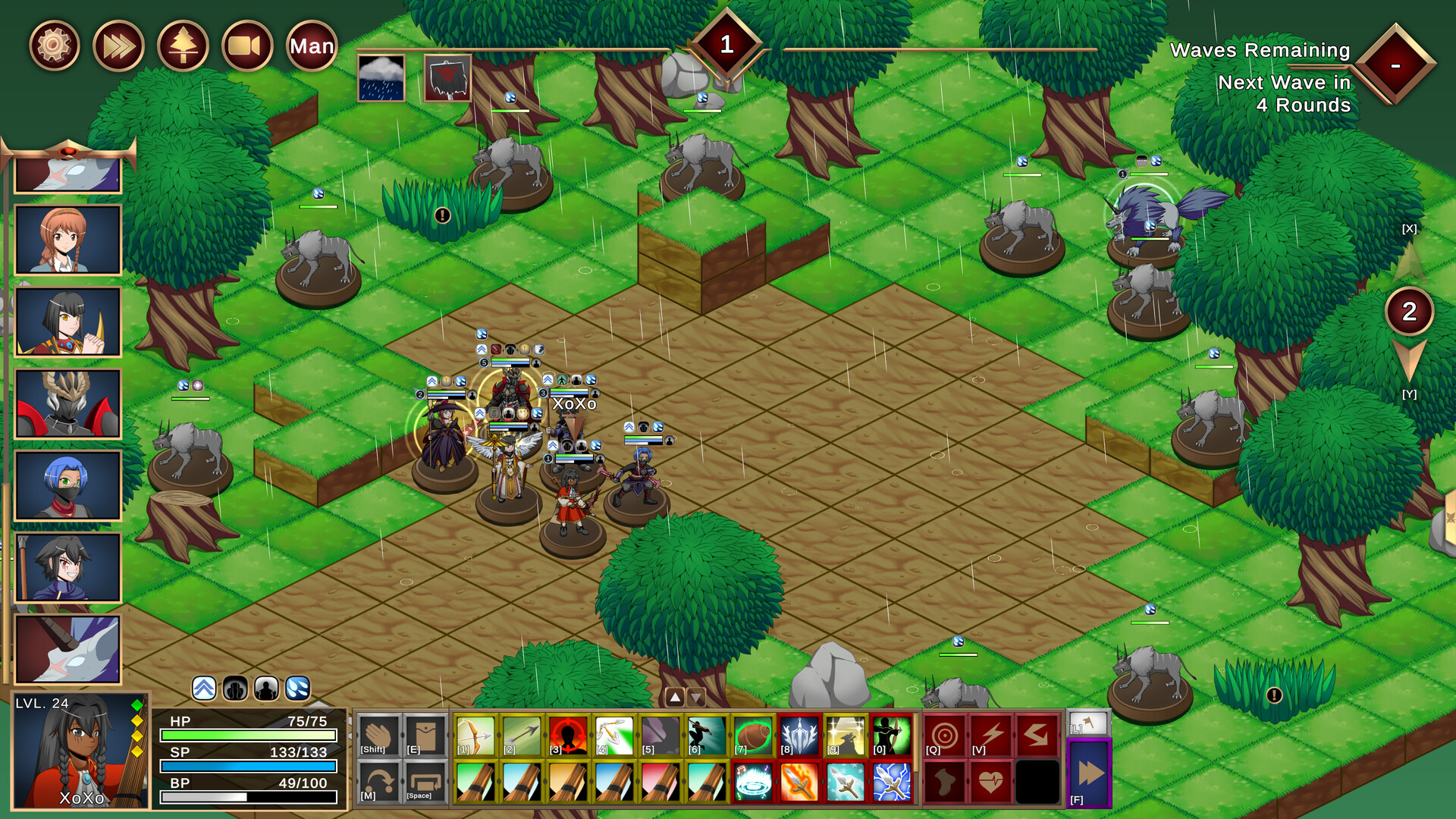This screenshot has width=1456, height=819.
Task: Use the bow shot skill in slot 1
Action: point(475,735)
